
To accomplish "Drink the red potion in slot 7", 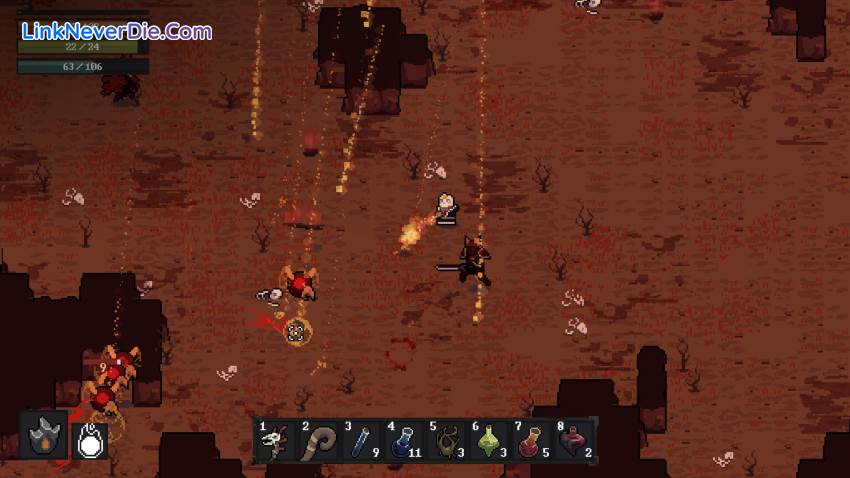I will 530,441.
